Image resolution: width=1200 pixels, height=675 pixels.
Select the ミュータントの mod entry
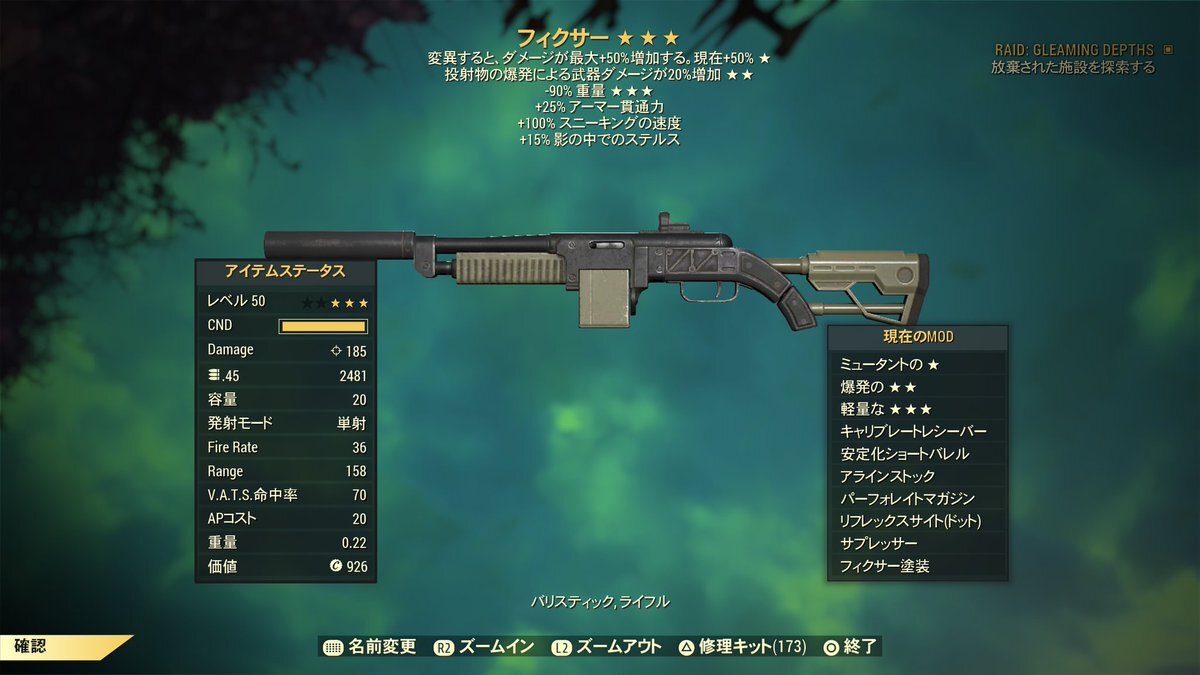[x=918, y=364]
